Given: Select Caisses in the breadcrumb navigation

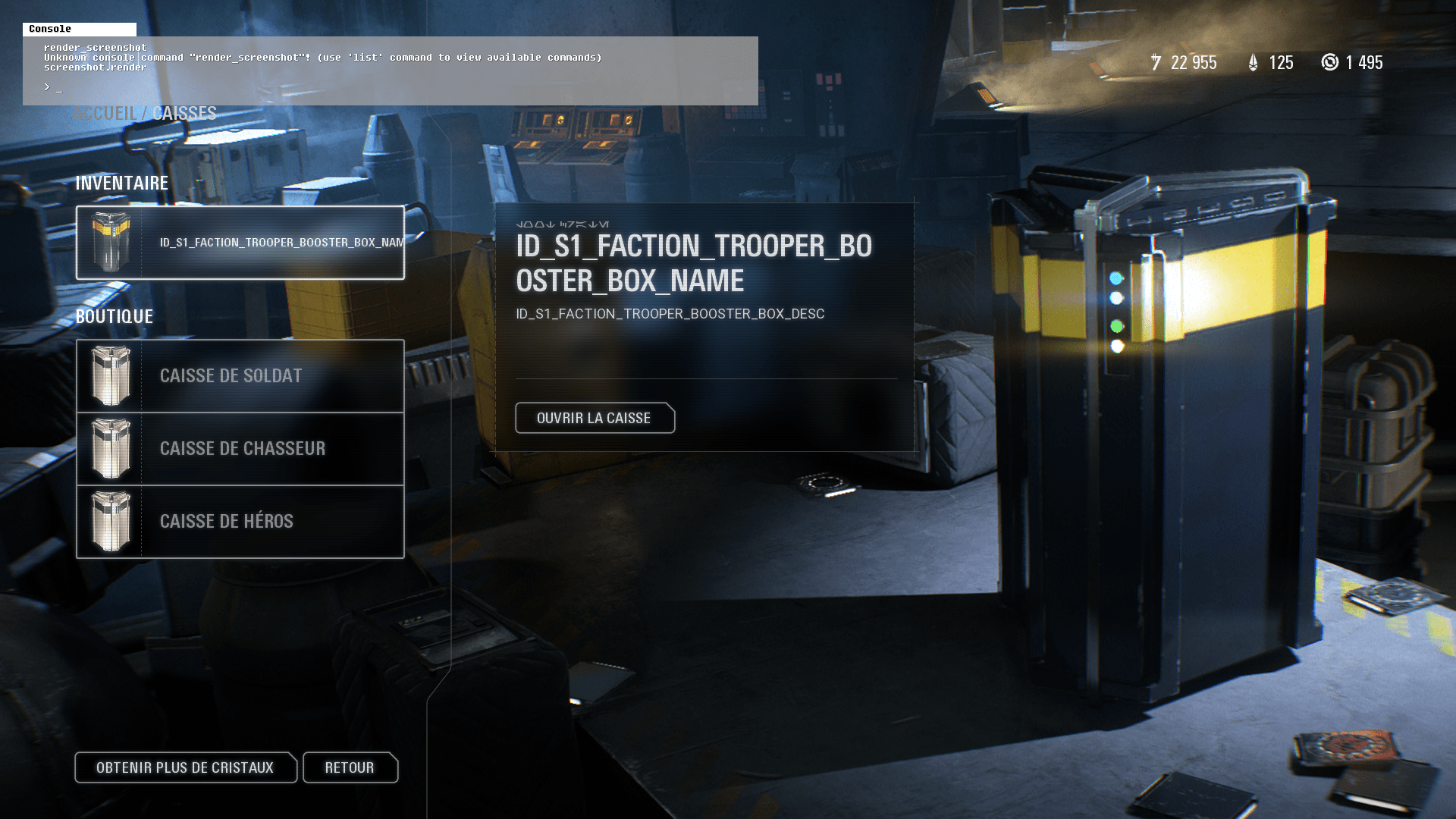Looking at the screenshot, I should point(184,113).
